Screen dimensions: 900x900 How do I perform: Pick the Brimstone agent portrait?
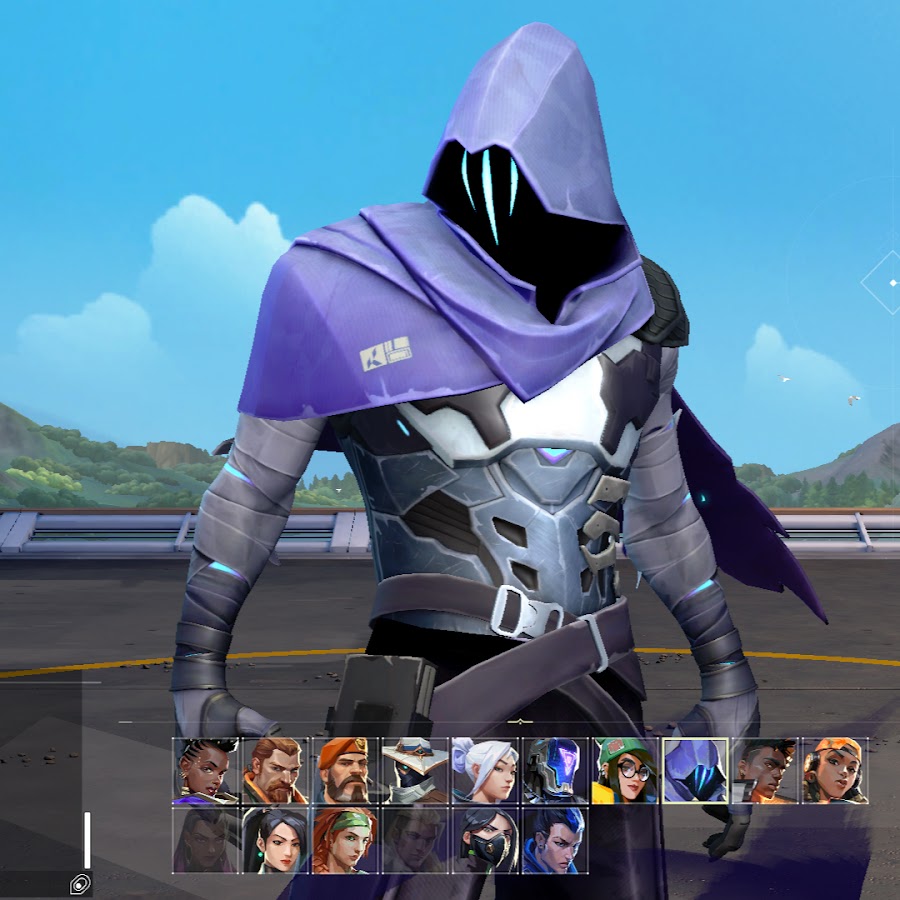pyautogui.click(x=346, y=771)
